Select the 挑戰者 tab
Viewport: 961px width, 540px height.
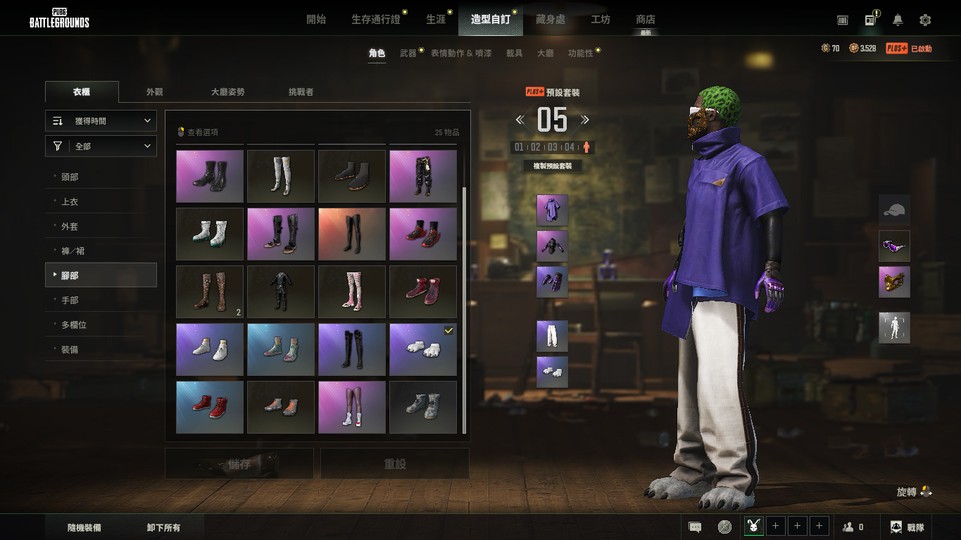click(x=301, y=92)
